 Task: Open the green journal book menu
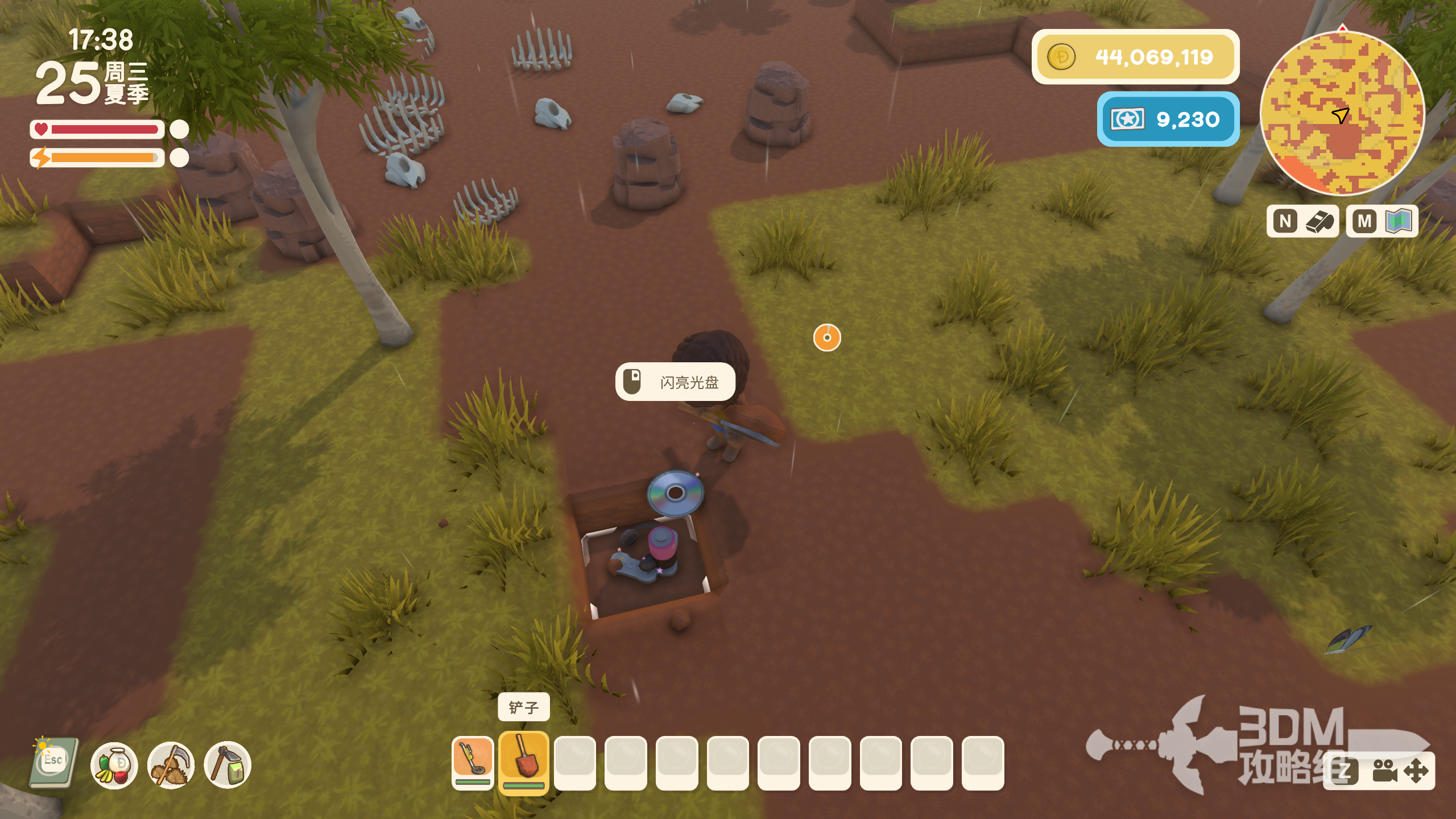coord(54,763)
